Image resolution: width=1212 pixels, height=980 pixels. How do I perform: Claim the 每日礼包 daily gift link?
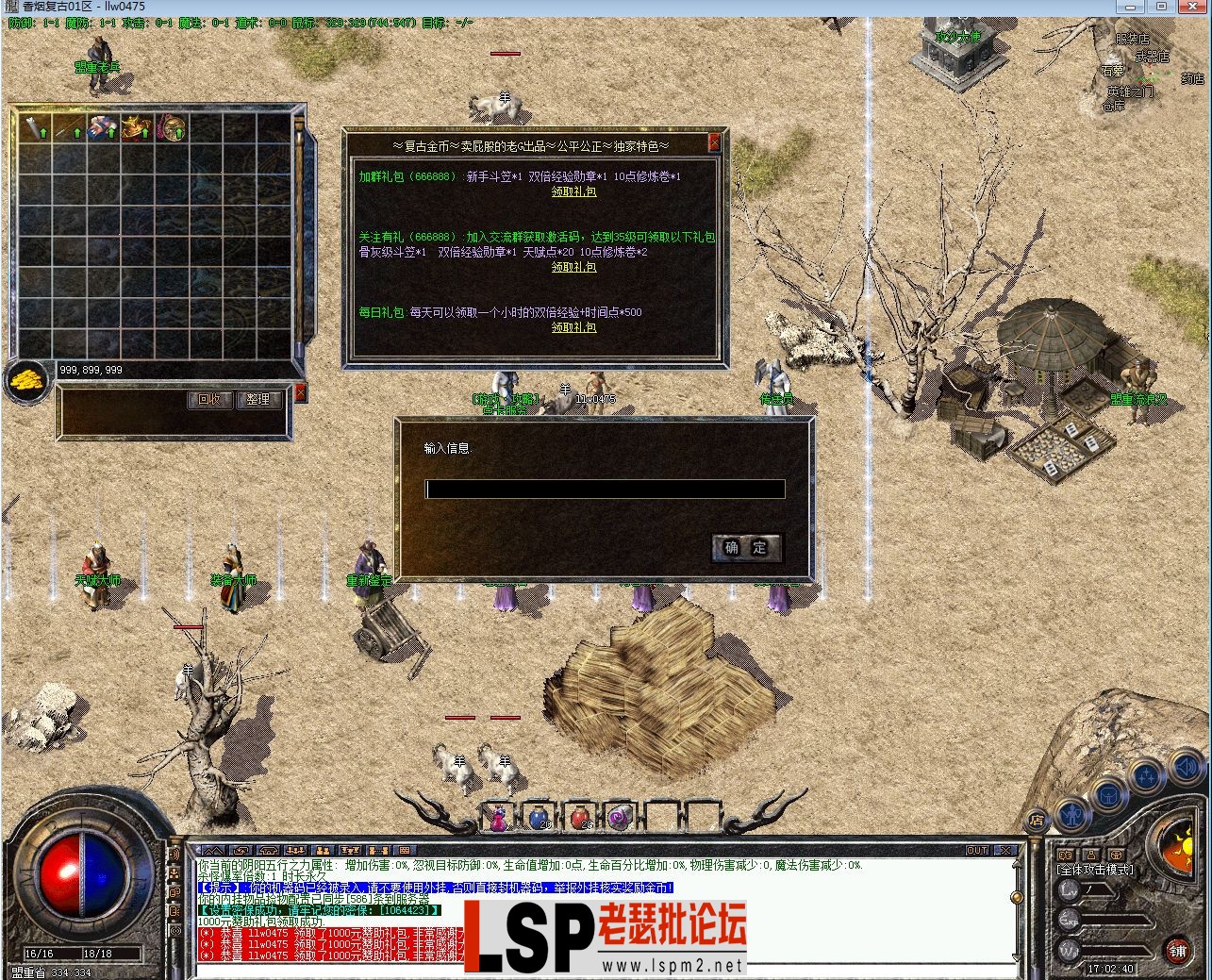[573, 327]
